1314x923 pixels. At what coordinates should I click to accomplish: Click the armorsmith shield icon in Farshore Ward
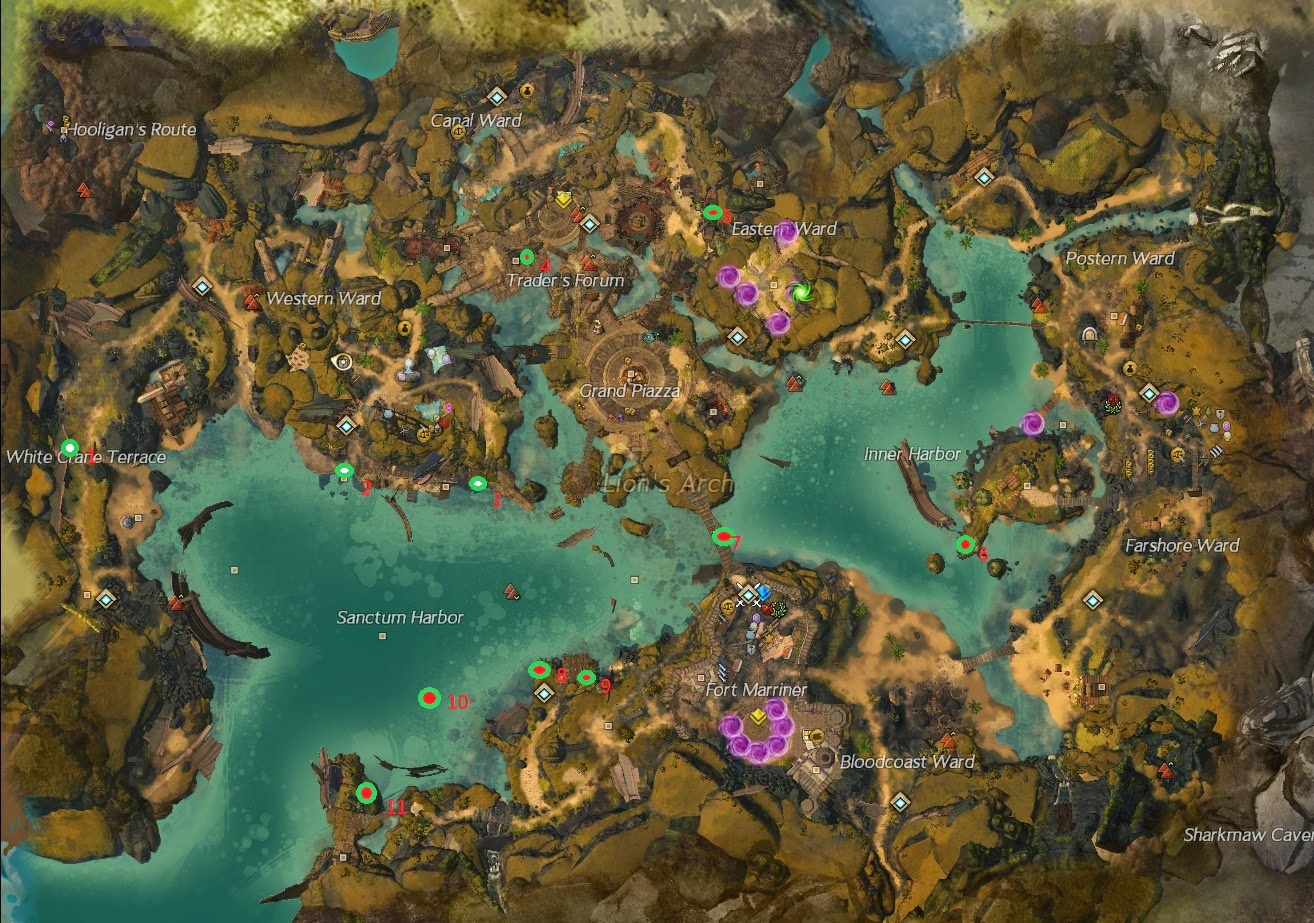pyautogui.click(x=1220, y=413)
